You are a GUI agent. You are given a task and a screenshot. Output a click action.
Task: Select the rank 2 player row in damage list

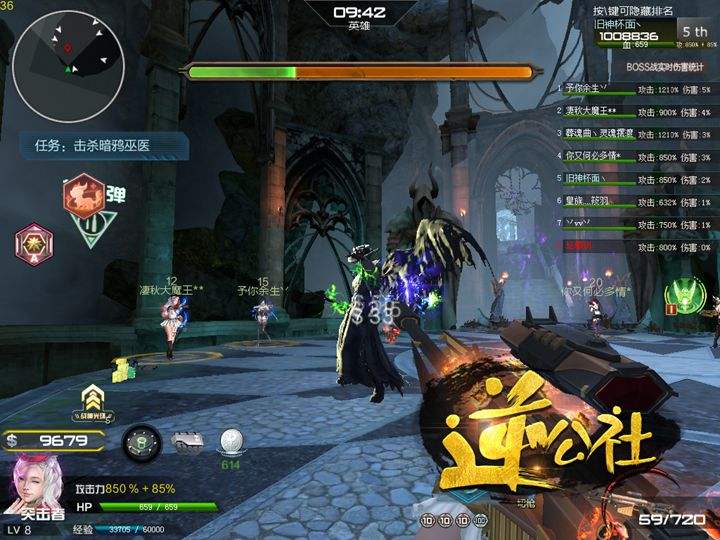634,112
